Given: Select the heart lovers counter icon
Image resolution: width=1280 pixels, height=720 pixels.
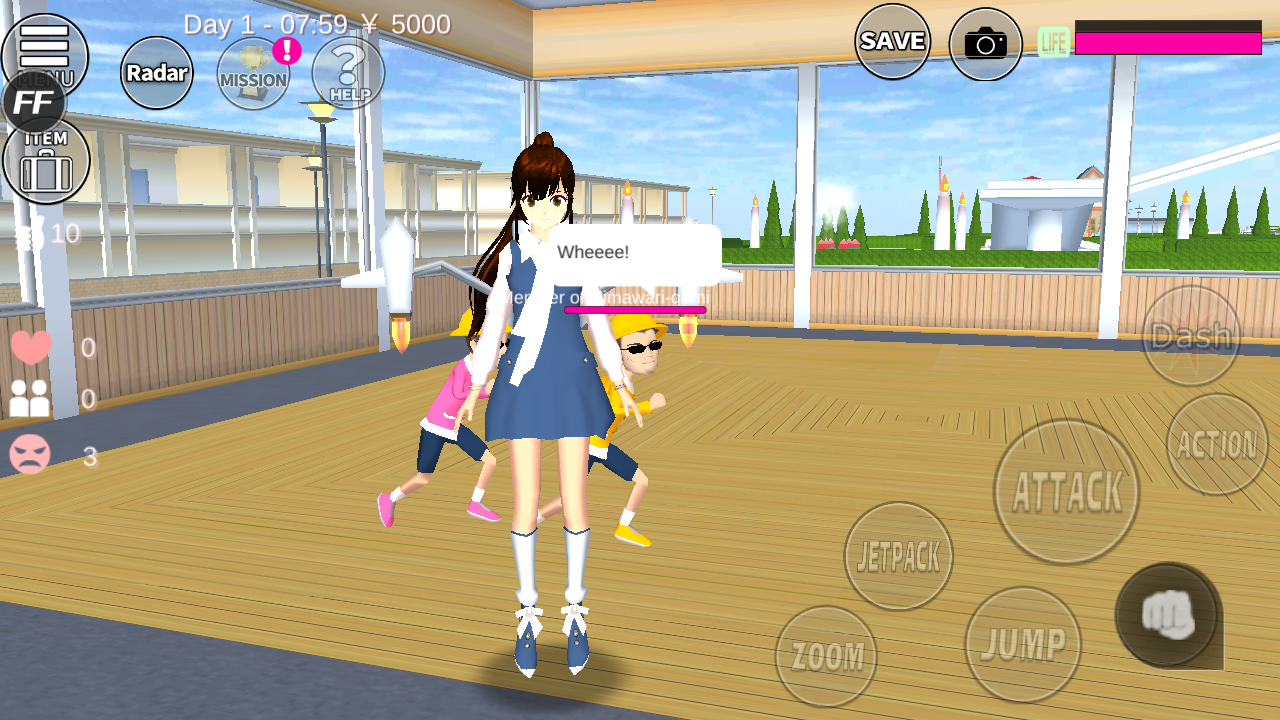Looking at the screenshot, I should point(33,349).
